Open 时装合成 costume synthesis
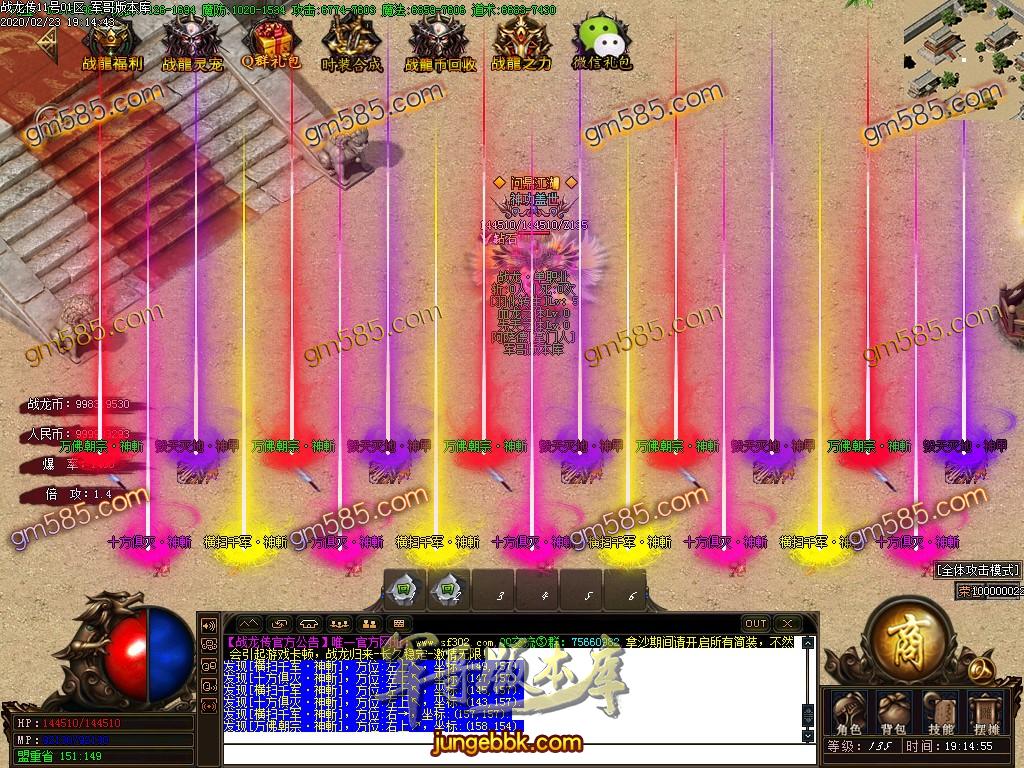 coord(351,40)
